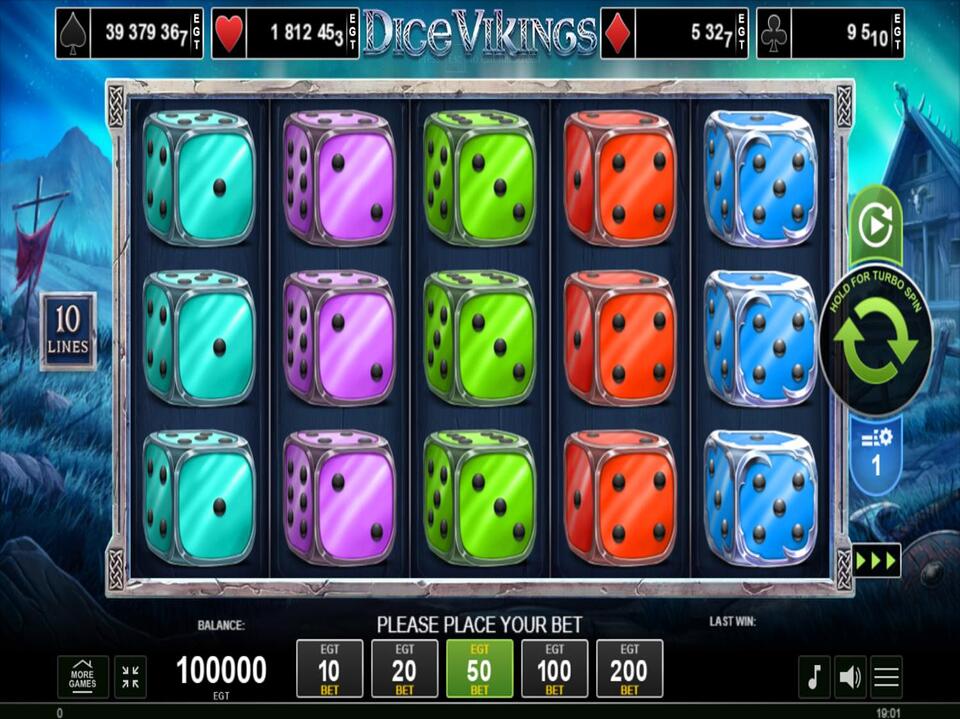Set the bet to 200 EGT

(629, 668)
